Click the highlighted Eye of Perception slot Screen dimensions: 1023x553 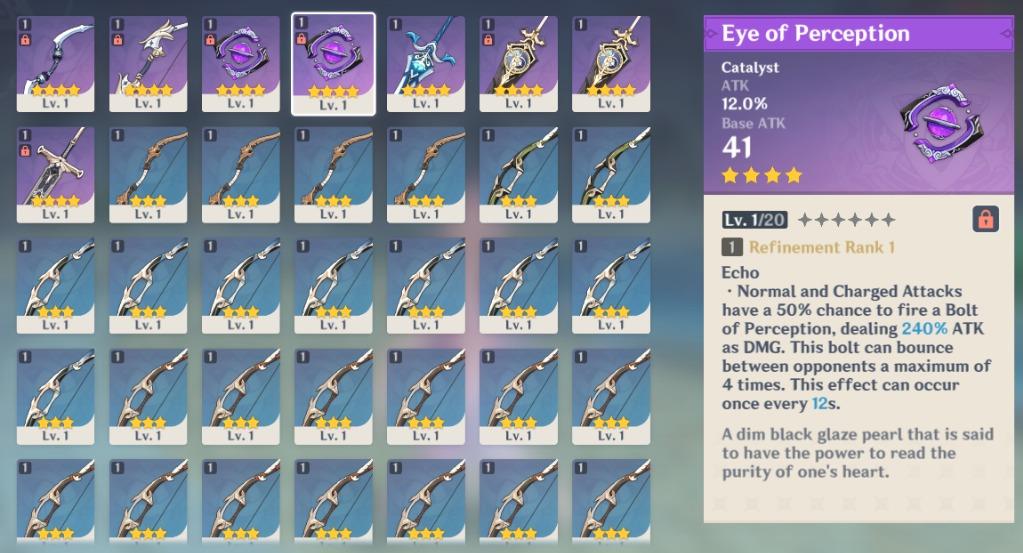[x=333, y=63]
